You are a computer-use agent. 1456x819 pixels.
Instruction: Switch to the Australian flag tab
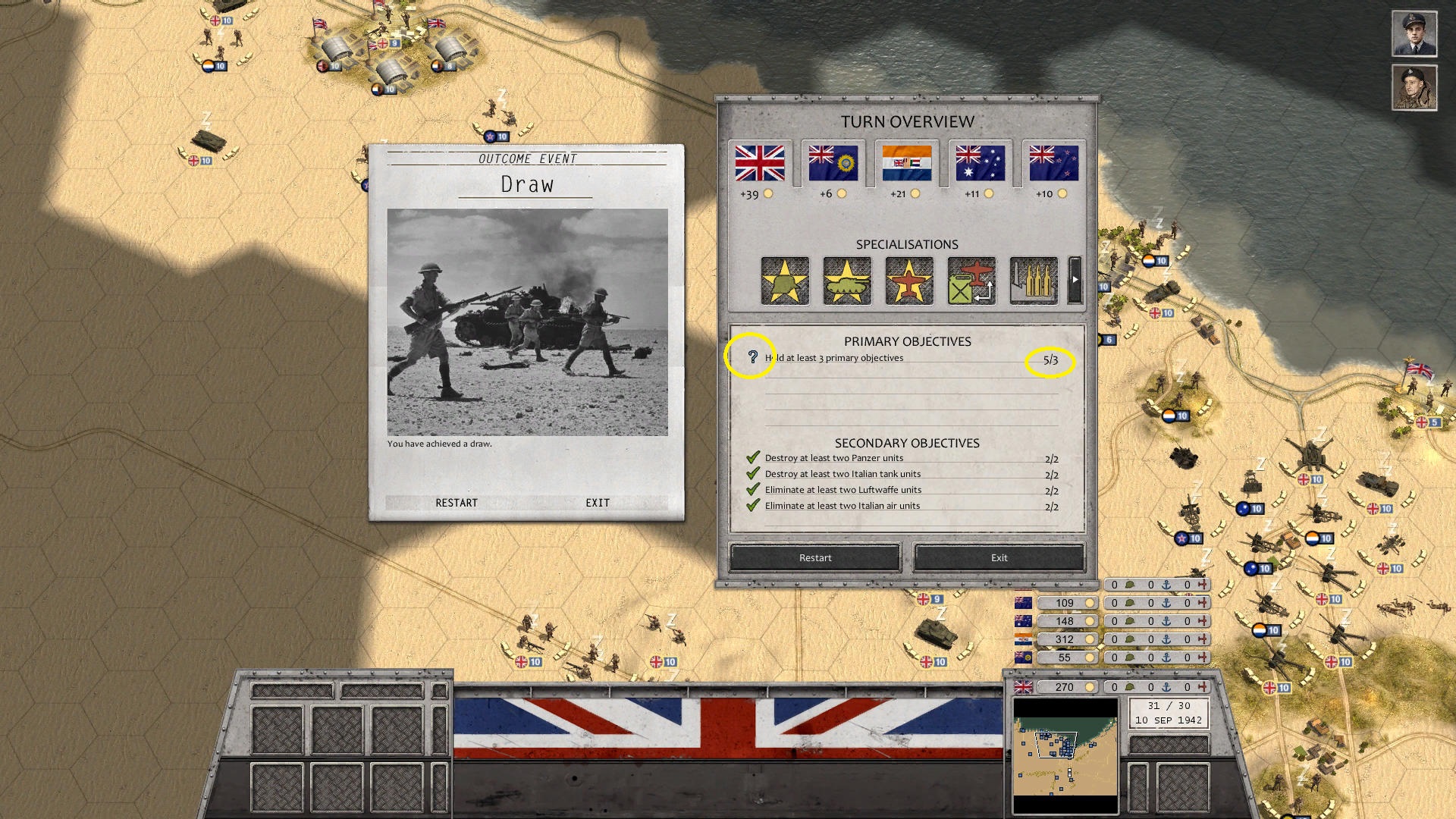pyautogui.click(x=980, y=162)
